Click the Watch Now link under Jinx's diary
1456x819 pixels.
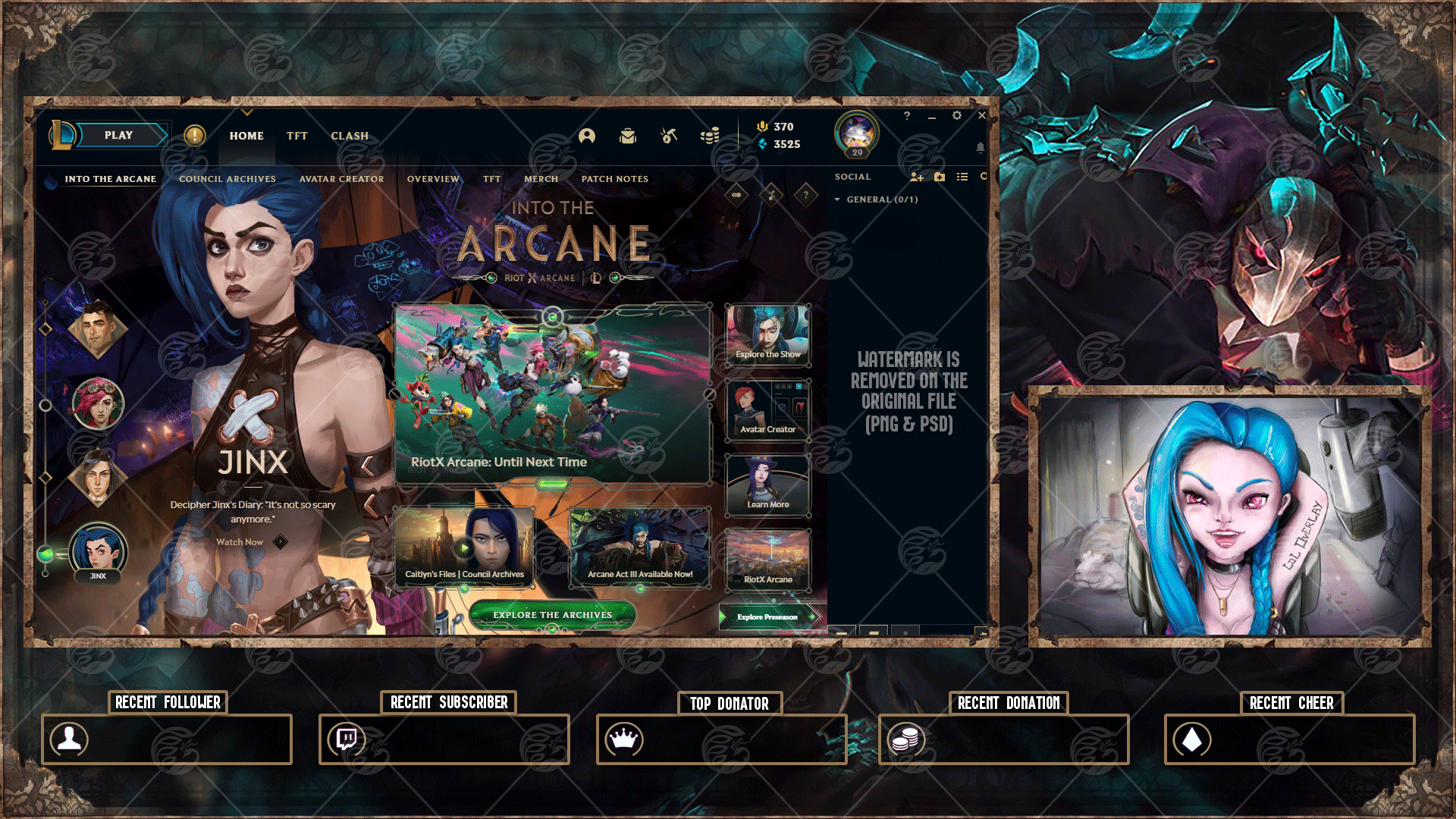pos(238,542)
